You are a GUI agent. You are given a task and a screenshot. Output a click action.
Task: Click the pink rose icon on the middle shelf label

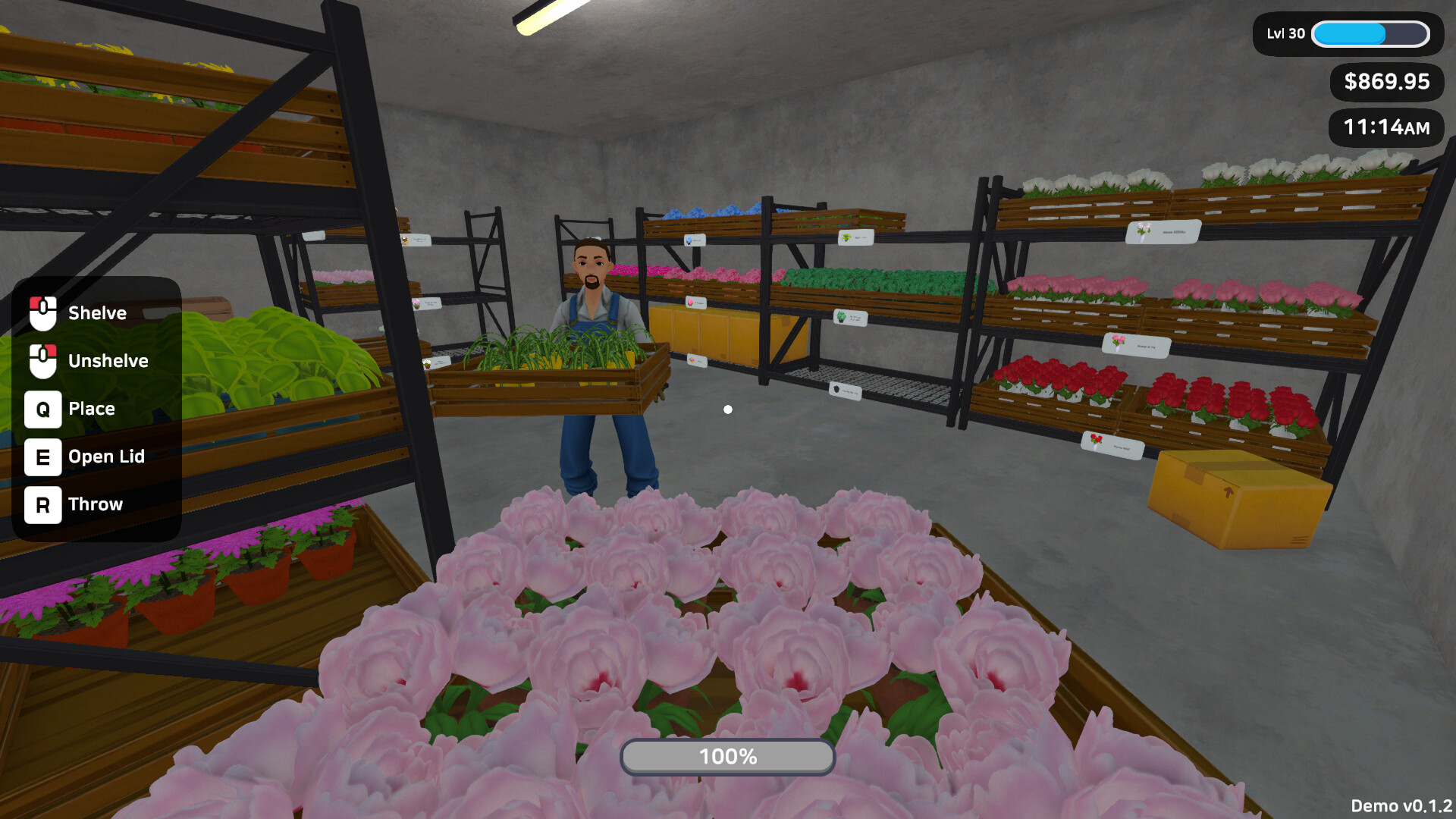1117,342
